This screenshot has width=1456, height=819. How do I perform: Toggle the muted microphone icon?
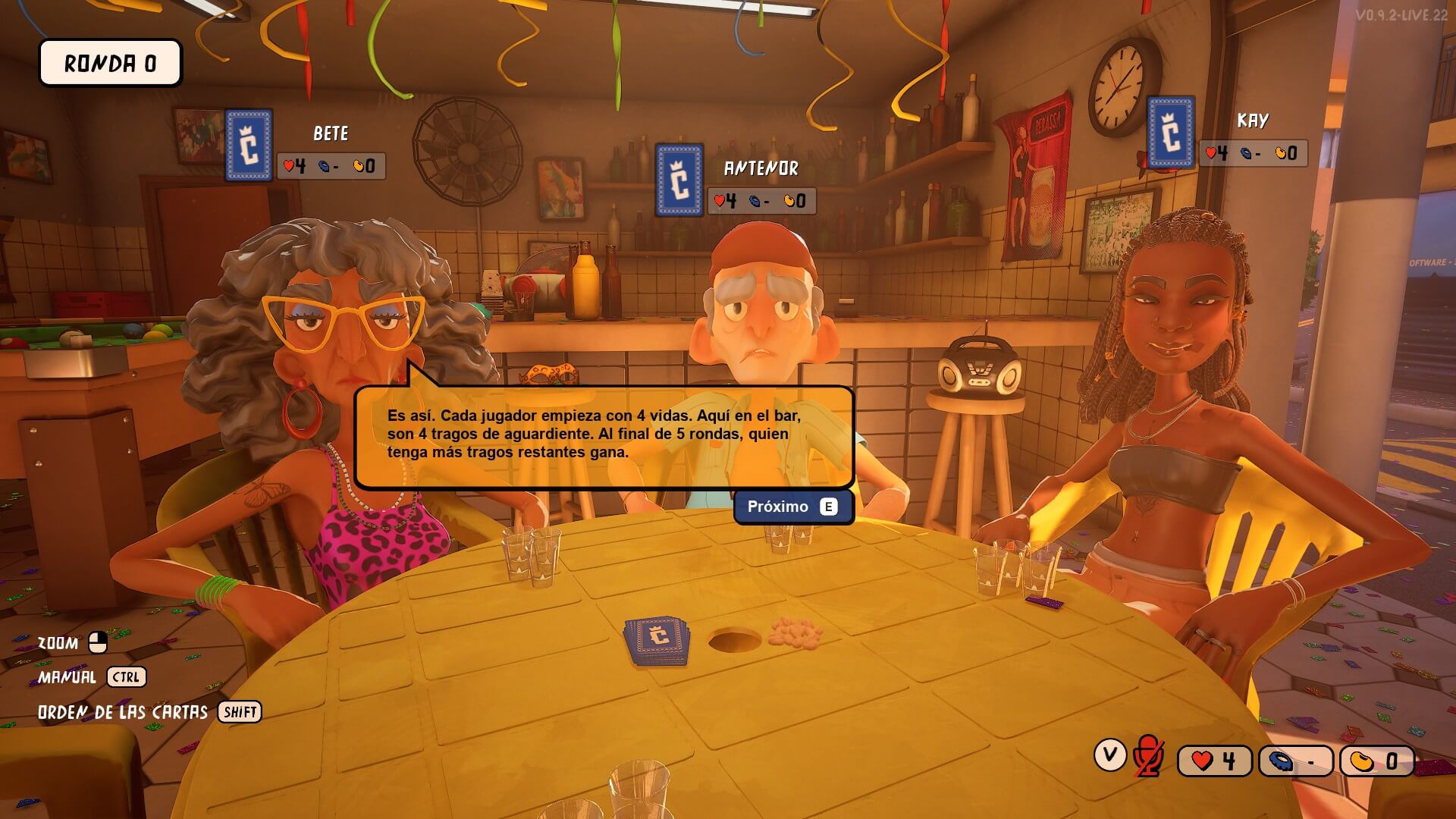(1148, 756)
